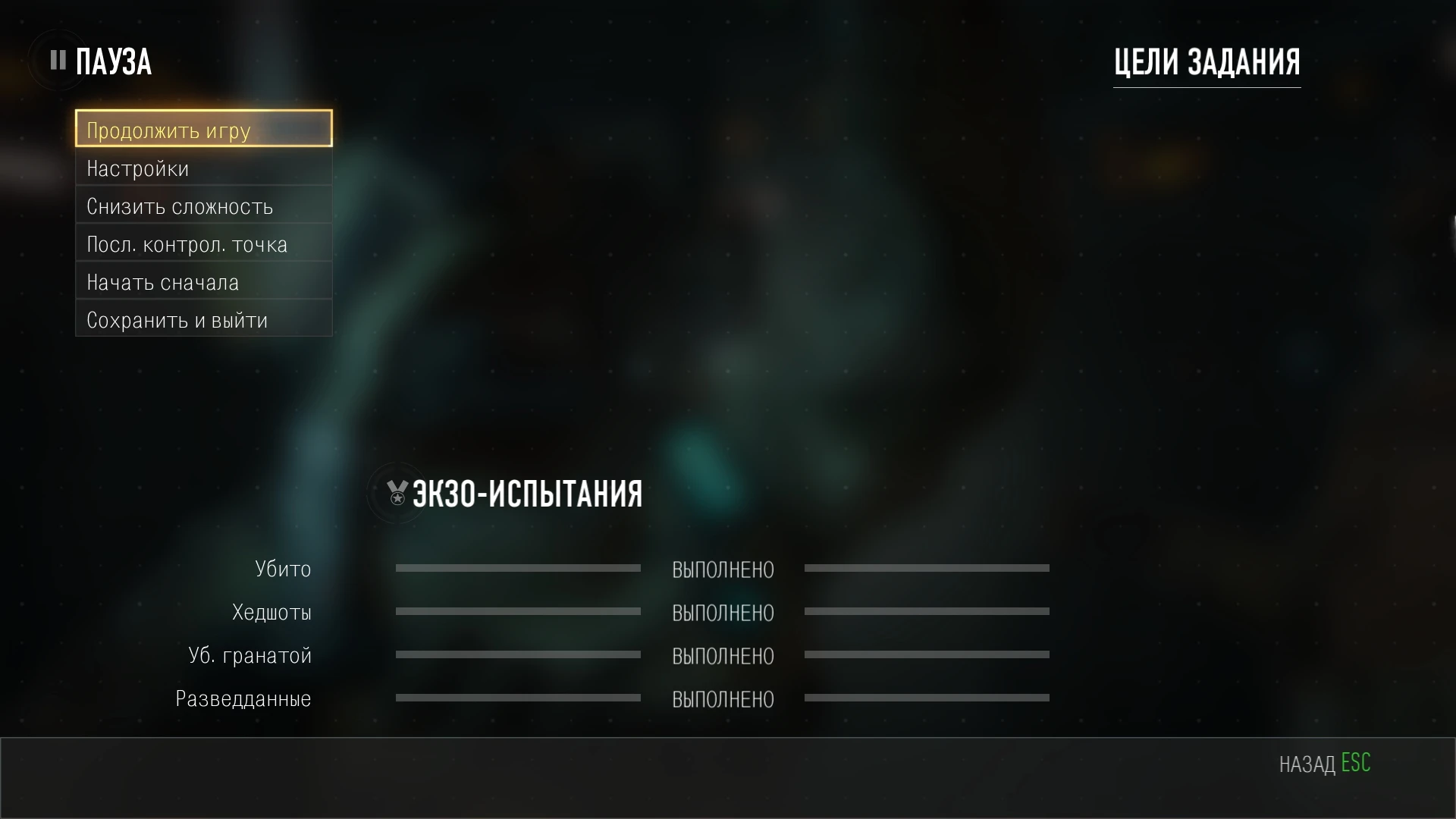
Task: Click the Убито progress bar
Action: click(519, 568)
